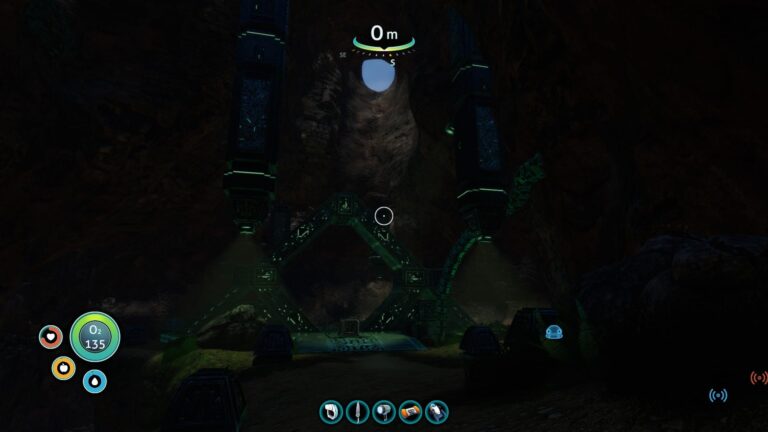Select the white handheld tool hotbar slot
This screenshot has height=432, width=768.
pyautogui.click(x=331, y=411)
